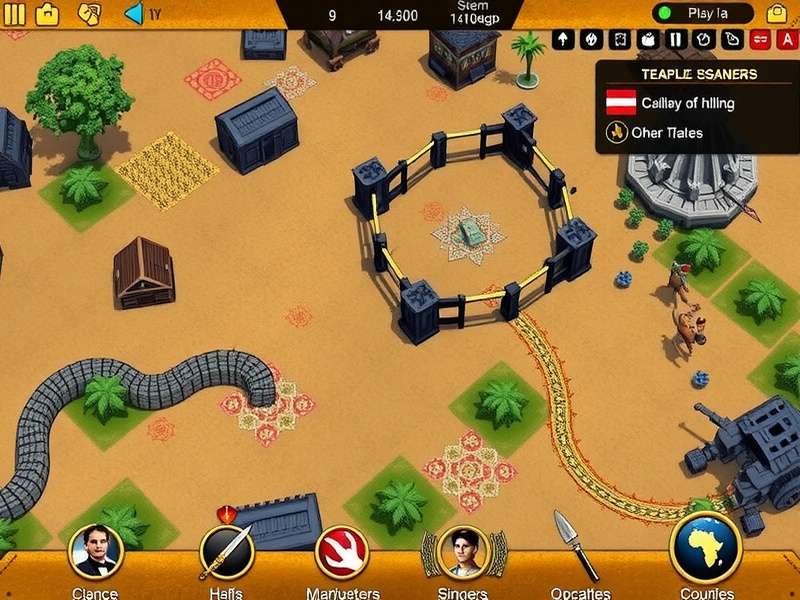Image resolution: width=800 pixels, height=600 pixels.
Task: Select the sword icon in bottom bar
Action: pyautogui.click(x=226, y=552)
